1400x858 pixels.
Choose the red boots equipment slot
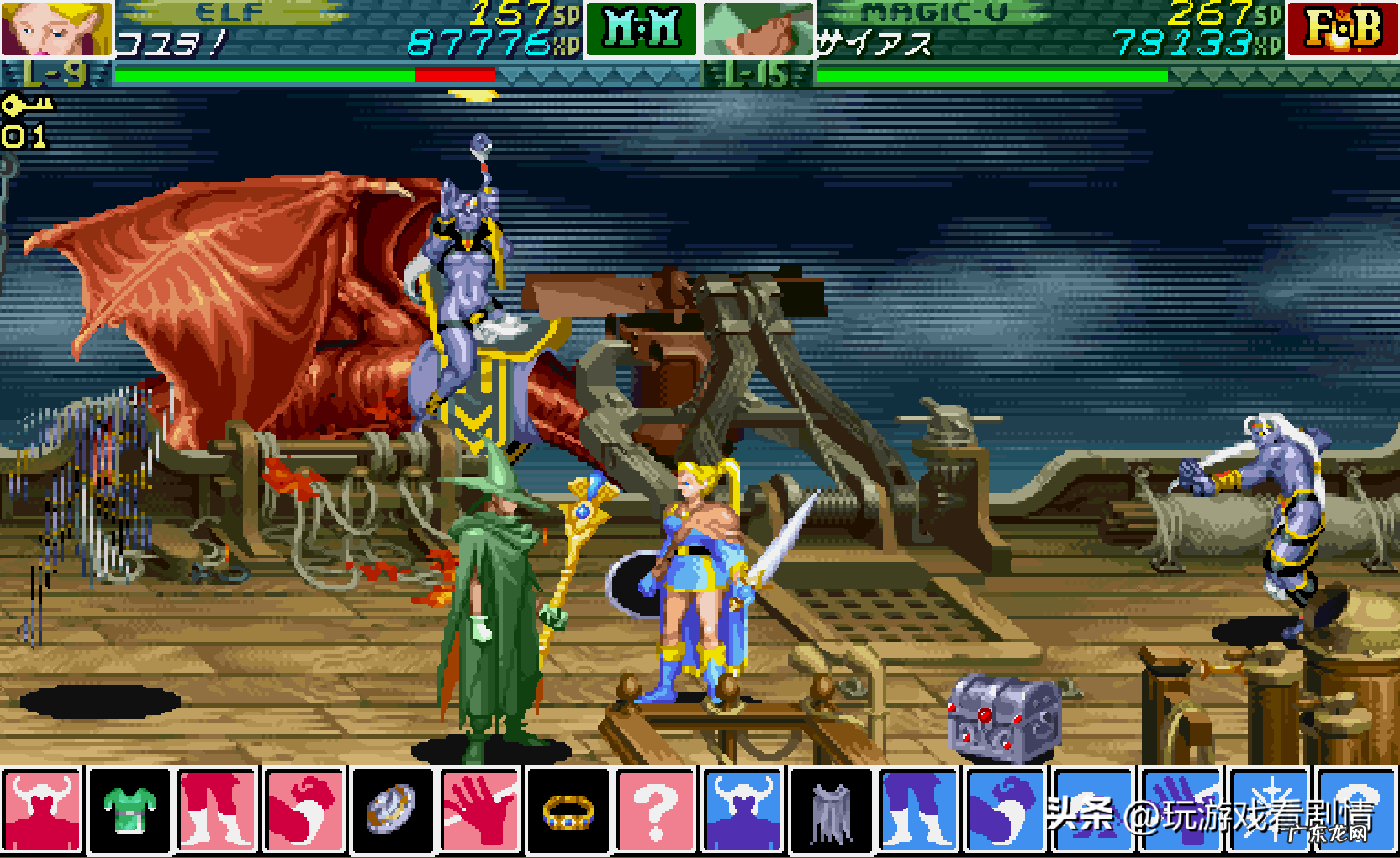(217, 810)
